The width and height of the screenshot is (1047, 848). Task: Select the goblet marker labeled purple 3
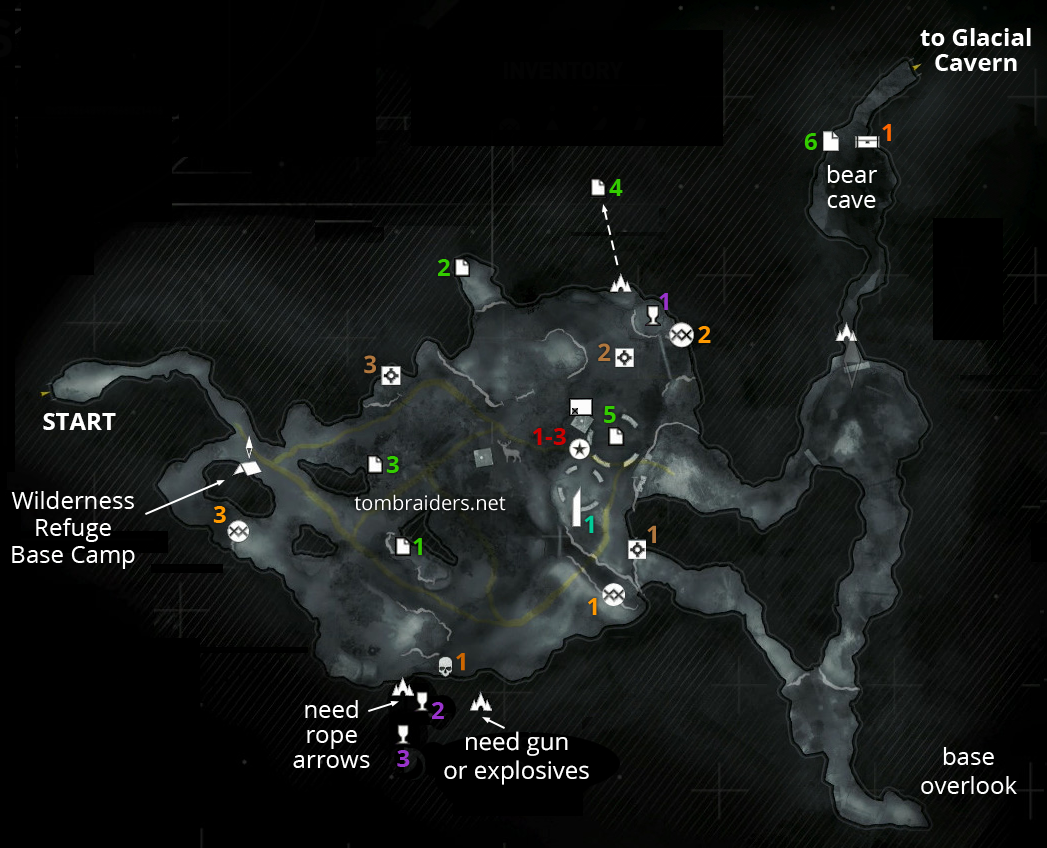403,735
